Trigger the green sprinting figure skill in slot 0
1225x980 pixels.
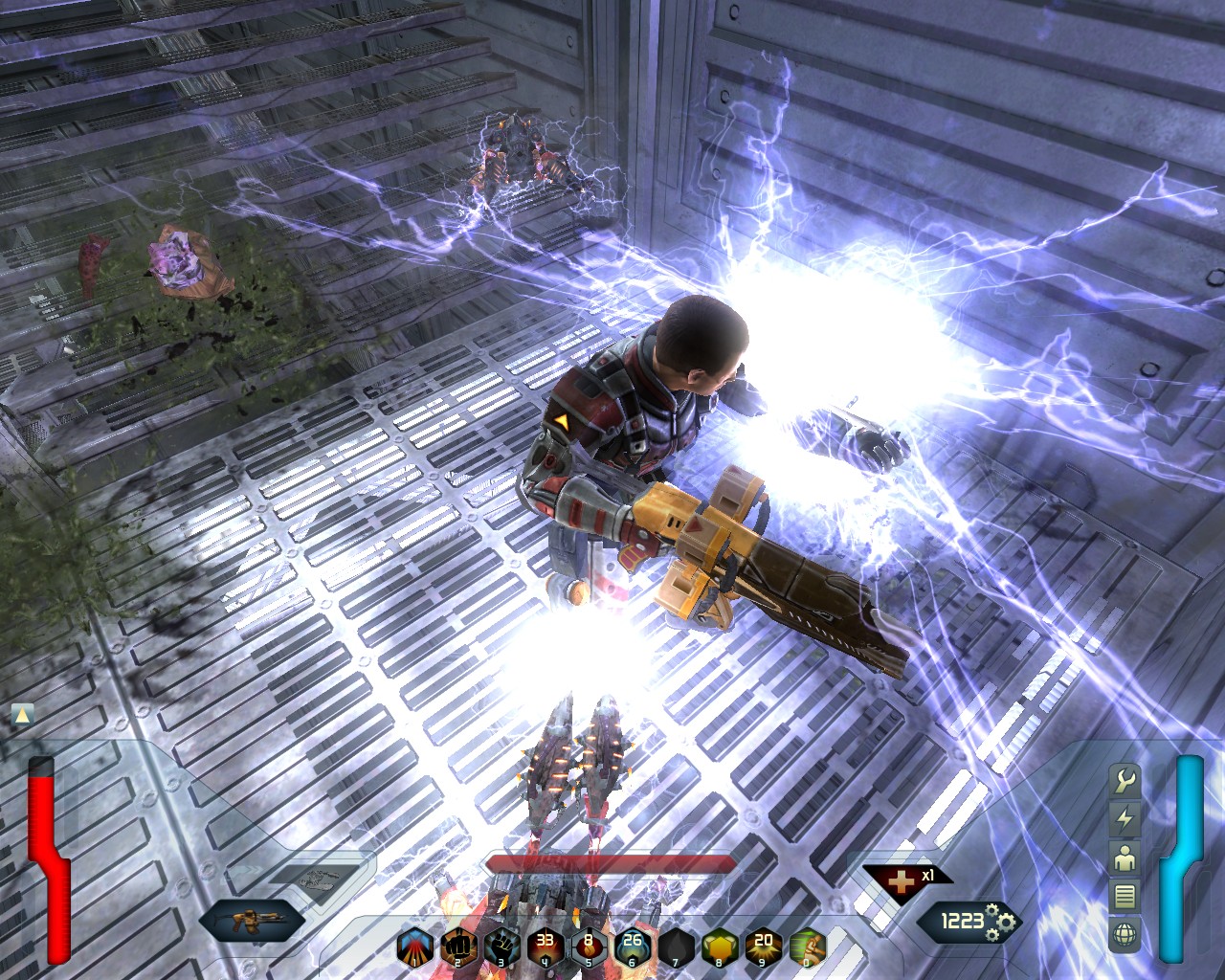tap(807, 947)
